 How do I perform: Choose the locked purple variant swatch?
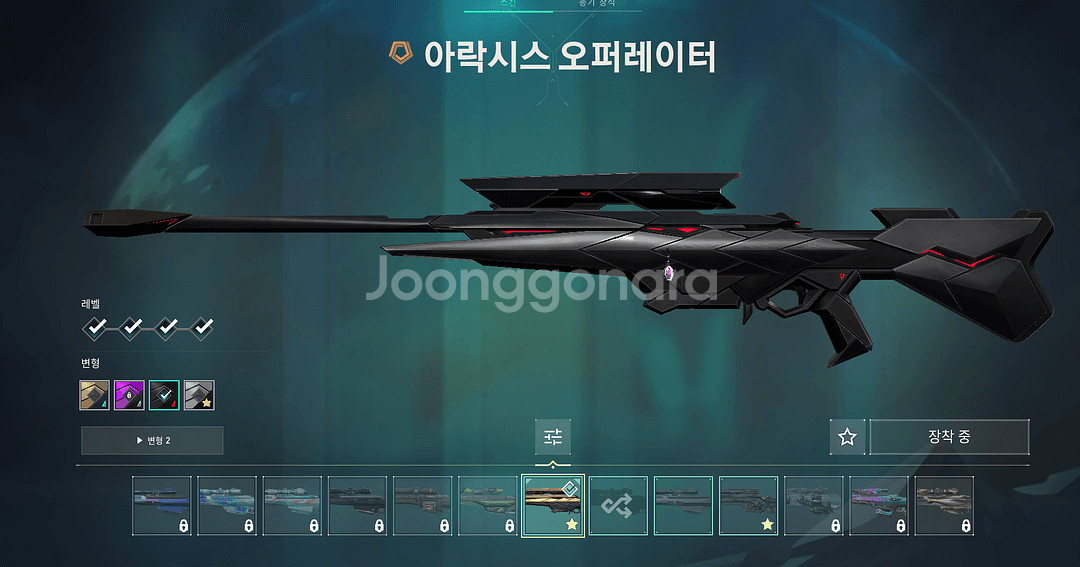129,395
